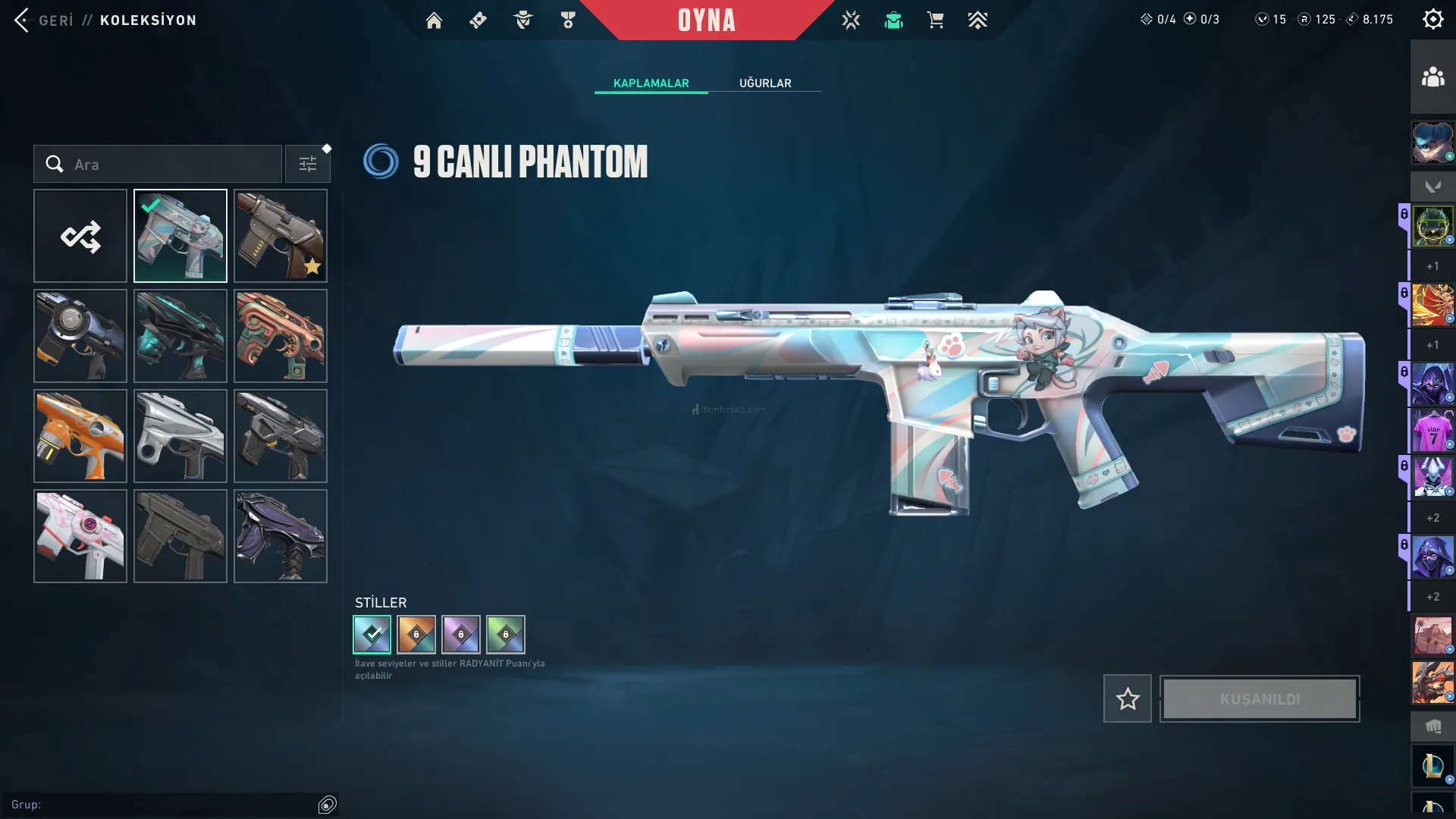1456x819 pixels.
Task: Go back with the GERİ arrow
Action: 23,20
